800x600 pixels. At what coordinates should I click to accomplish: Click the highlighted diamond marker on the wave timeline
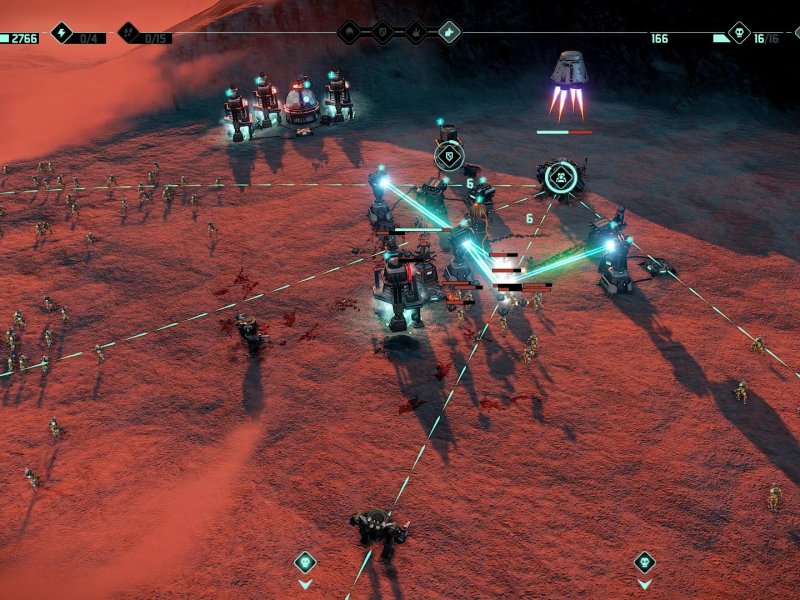[x=449, y=33]
